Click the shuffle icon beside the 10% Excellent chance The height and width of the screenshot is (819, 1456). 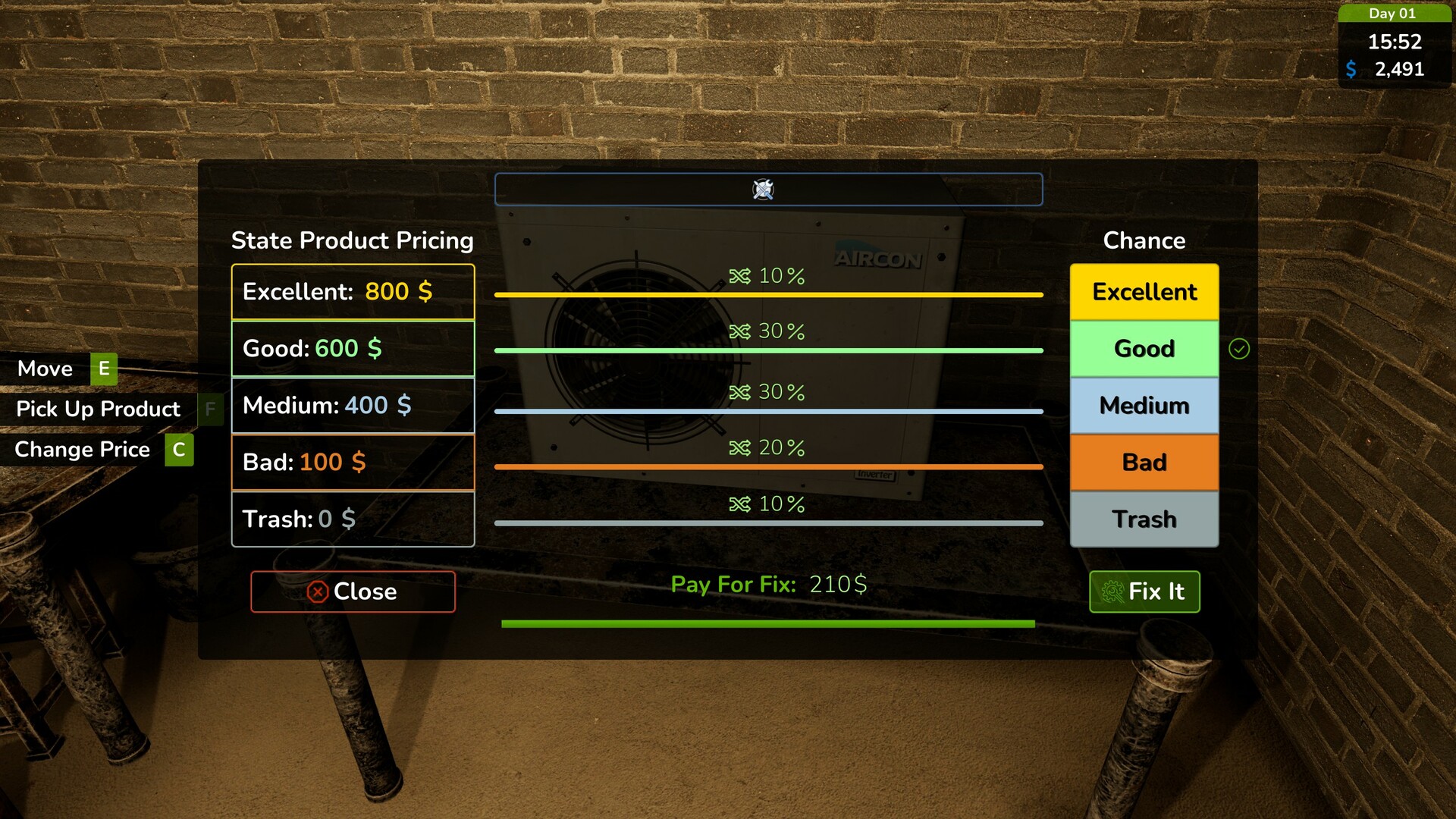click(741, 276)
